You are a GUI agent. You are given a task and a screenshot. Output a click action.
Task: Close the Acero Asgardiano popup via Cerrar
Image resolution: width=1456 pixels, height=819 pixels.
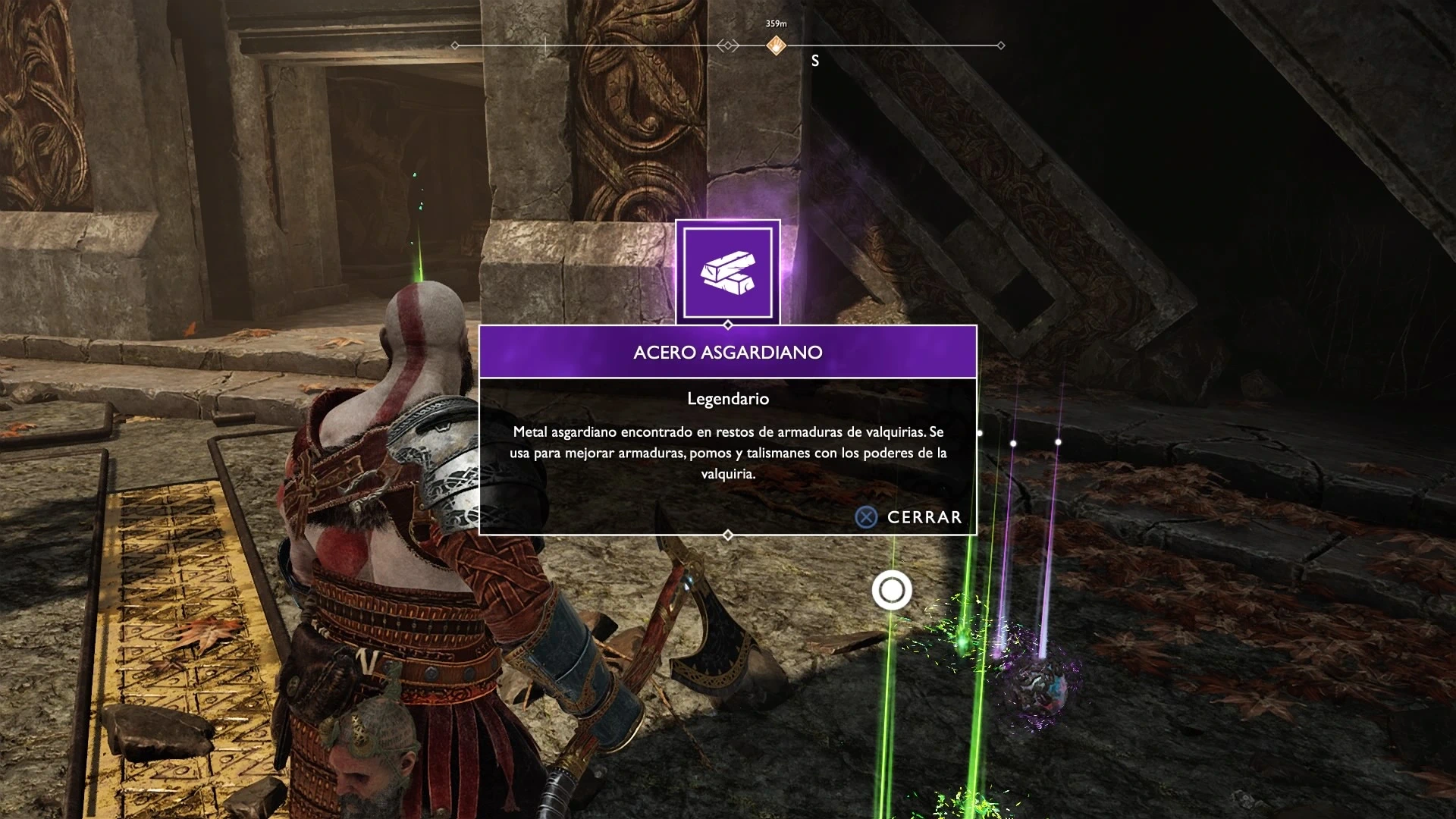pos(909,517)
